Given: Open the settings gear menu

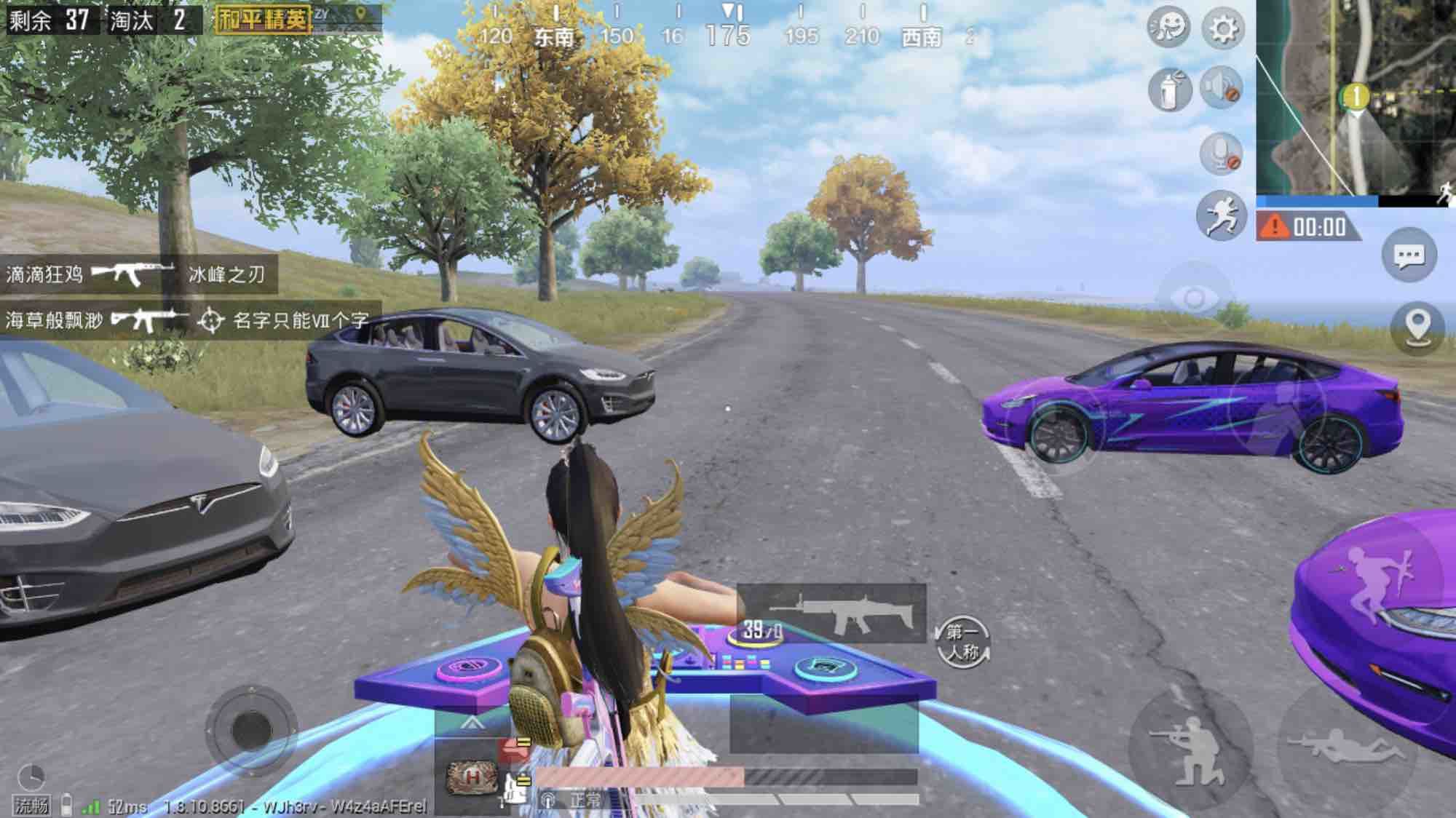Looking at the screenshot, I should pyautogui.click(x=1222, y=29).
